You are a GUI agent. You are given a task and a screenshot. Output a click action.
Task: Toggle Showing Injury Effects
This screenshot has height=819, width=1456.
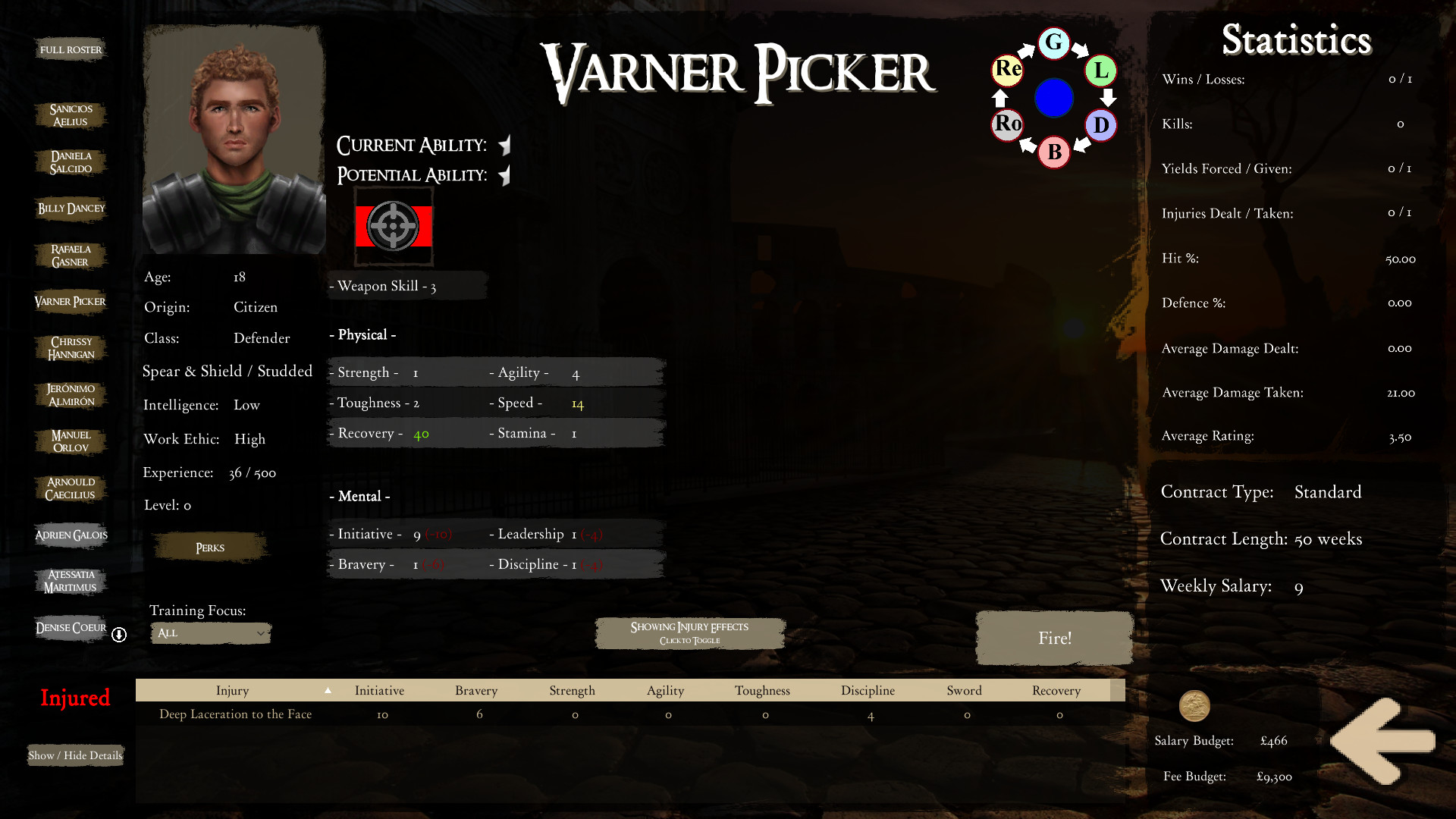click(689, 632)
